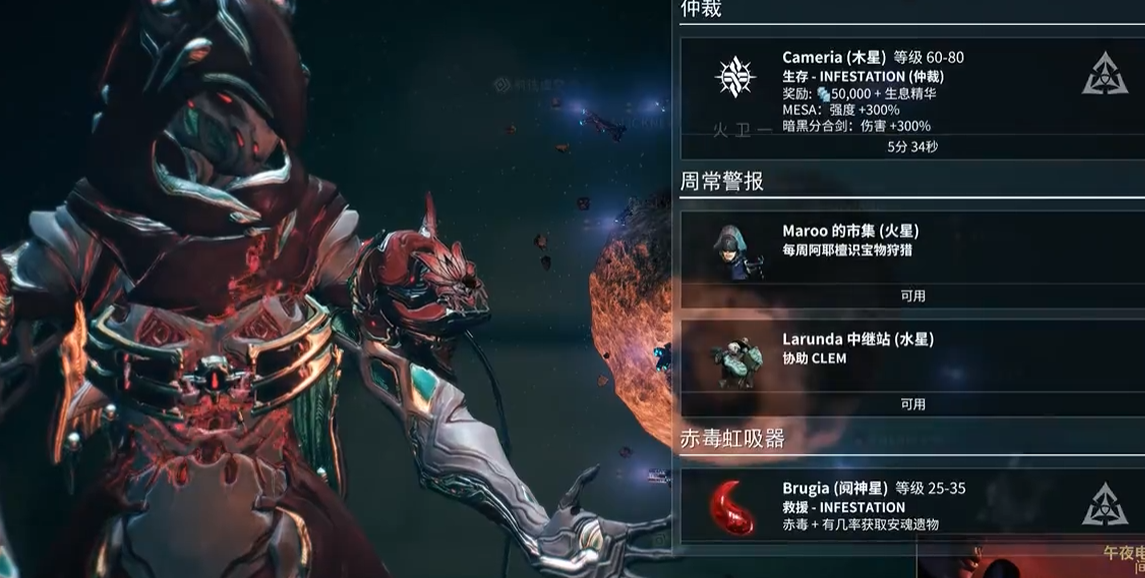The width and height of the screenshot is (1145, 578).
Task: Click Maroo's portrait icon
Action: (735, 251)
